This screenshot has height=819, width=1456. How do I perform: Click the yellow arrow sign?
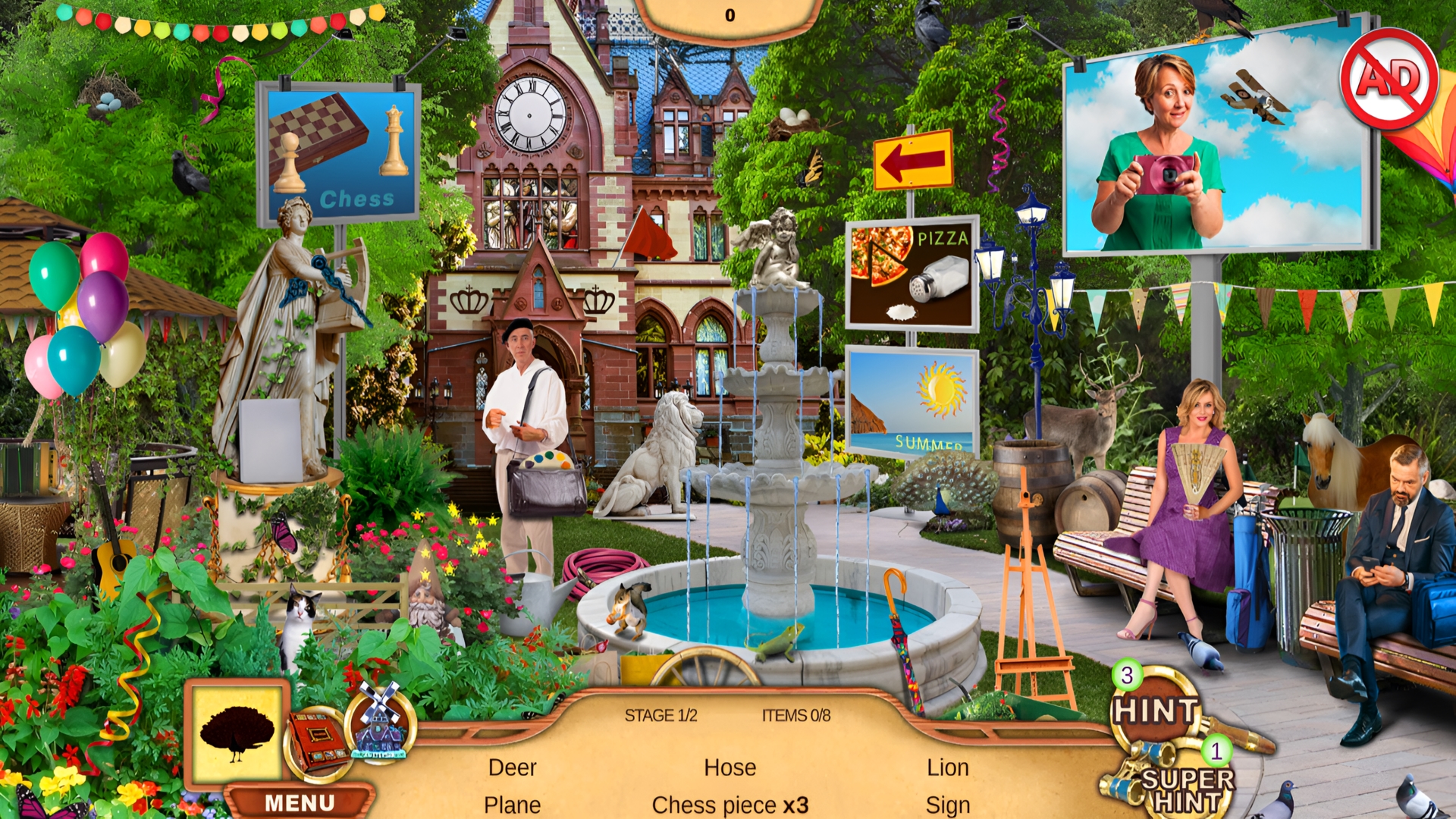click(x=913, y=158)
